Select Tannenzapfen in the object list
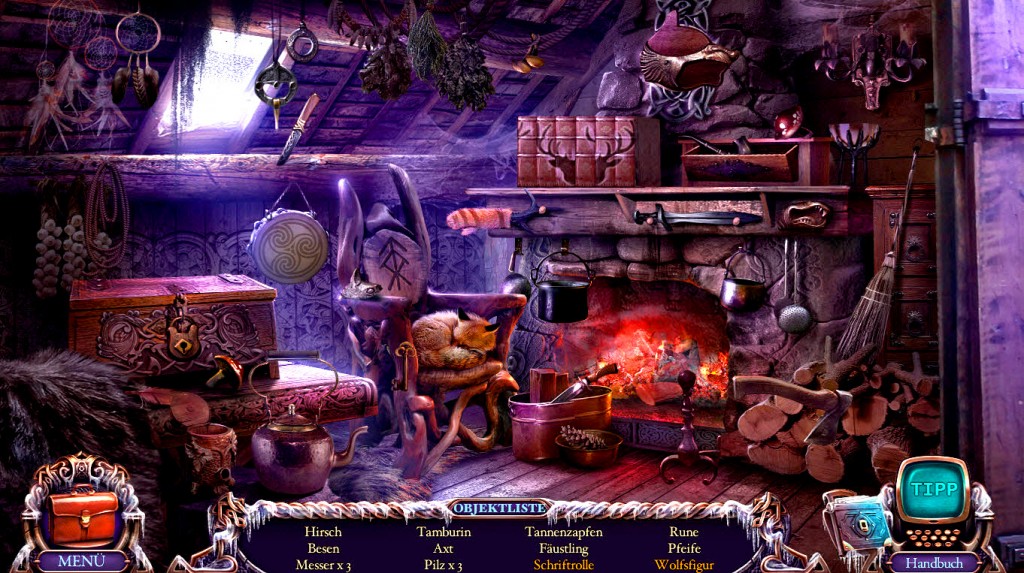 [x=564, y=532]
